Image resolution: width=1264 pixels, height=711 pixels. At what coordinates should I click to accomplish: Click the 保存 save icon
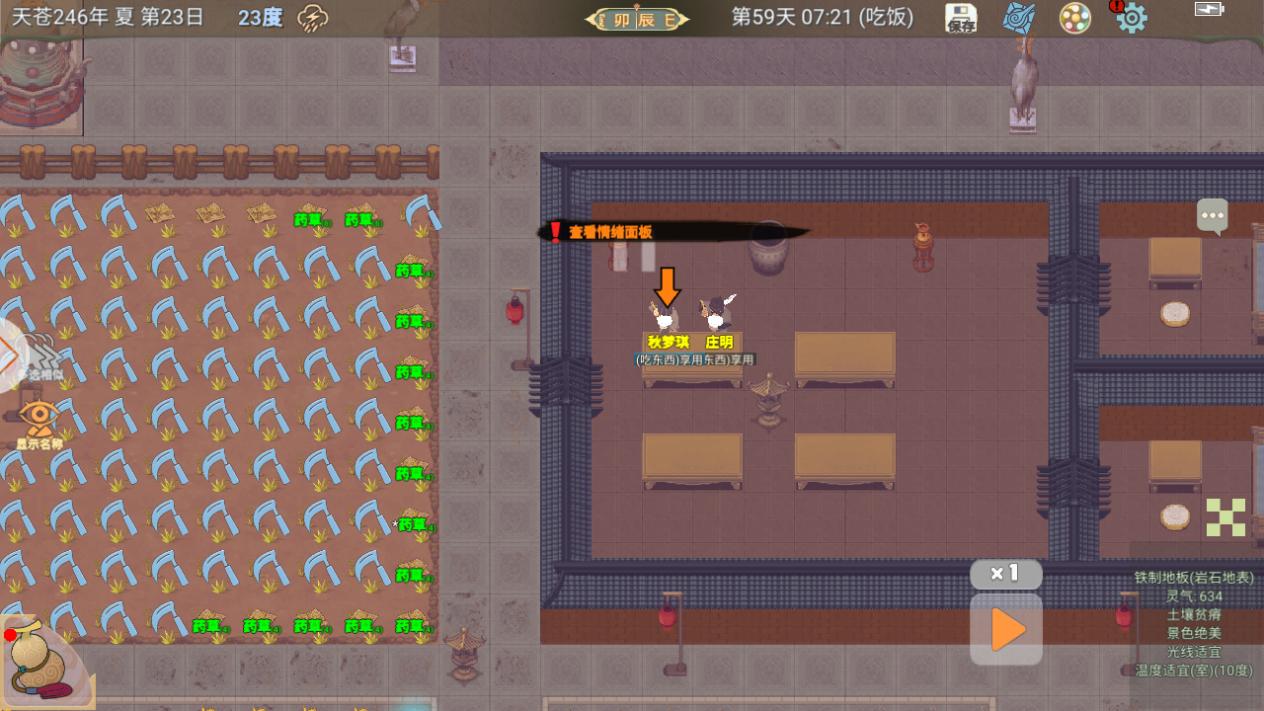pyautogui.click(x=961, y=18)
